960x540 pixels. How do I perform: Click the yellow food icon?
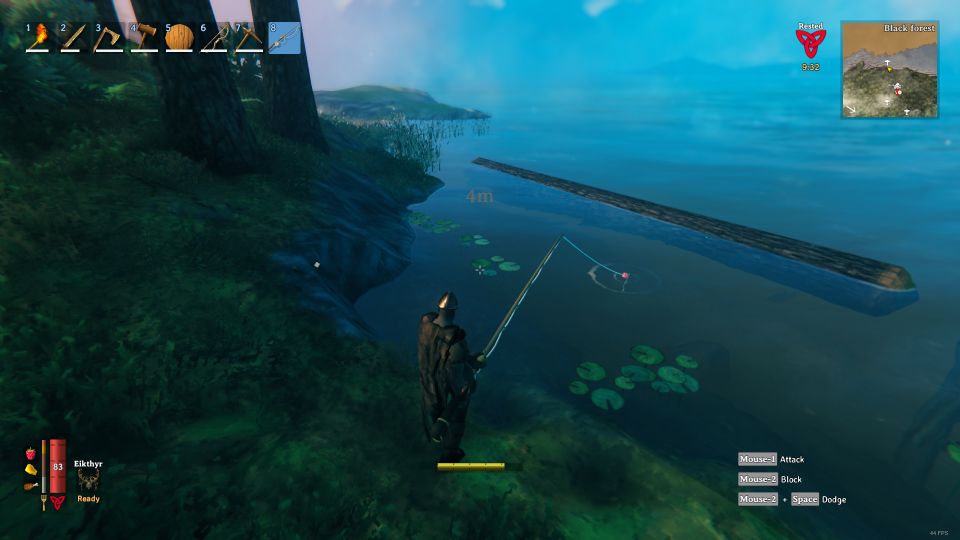pos(30,470)
